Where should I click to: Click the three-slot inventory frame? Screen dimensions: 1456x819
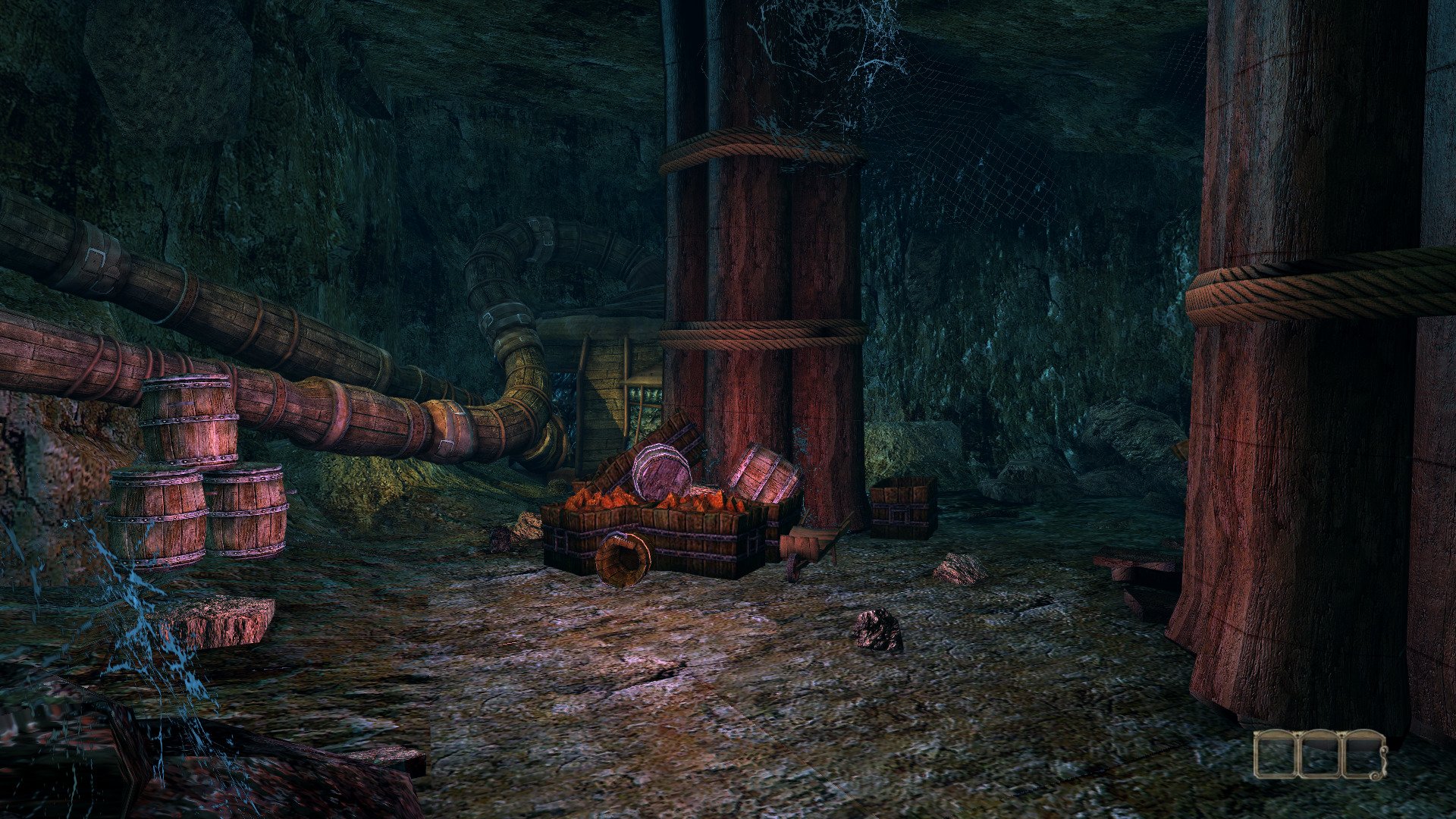1319,754
